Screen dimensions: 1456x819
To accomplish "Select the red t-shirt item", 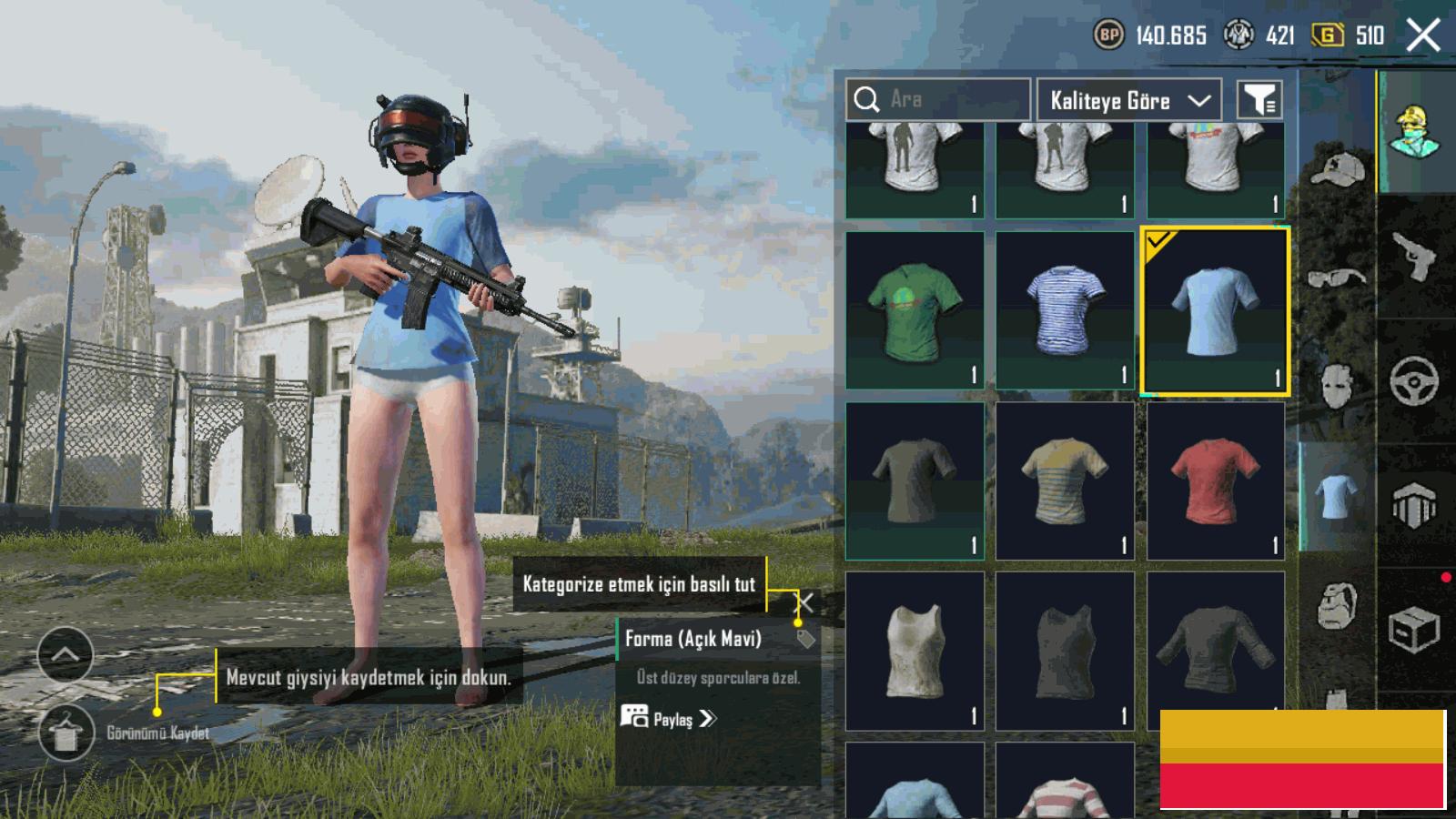I will [x=1215, y=480].
